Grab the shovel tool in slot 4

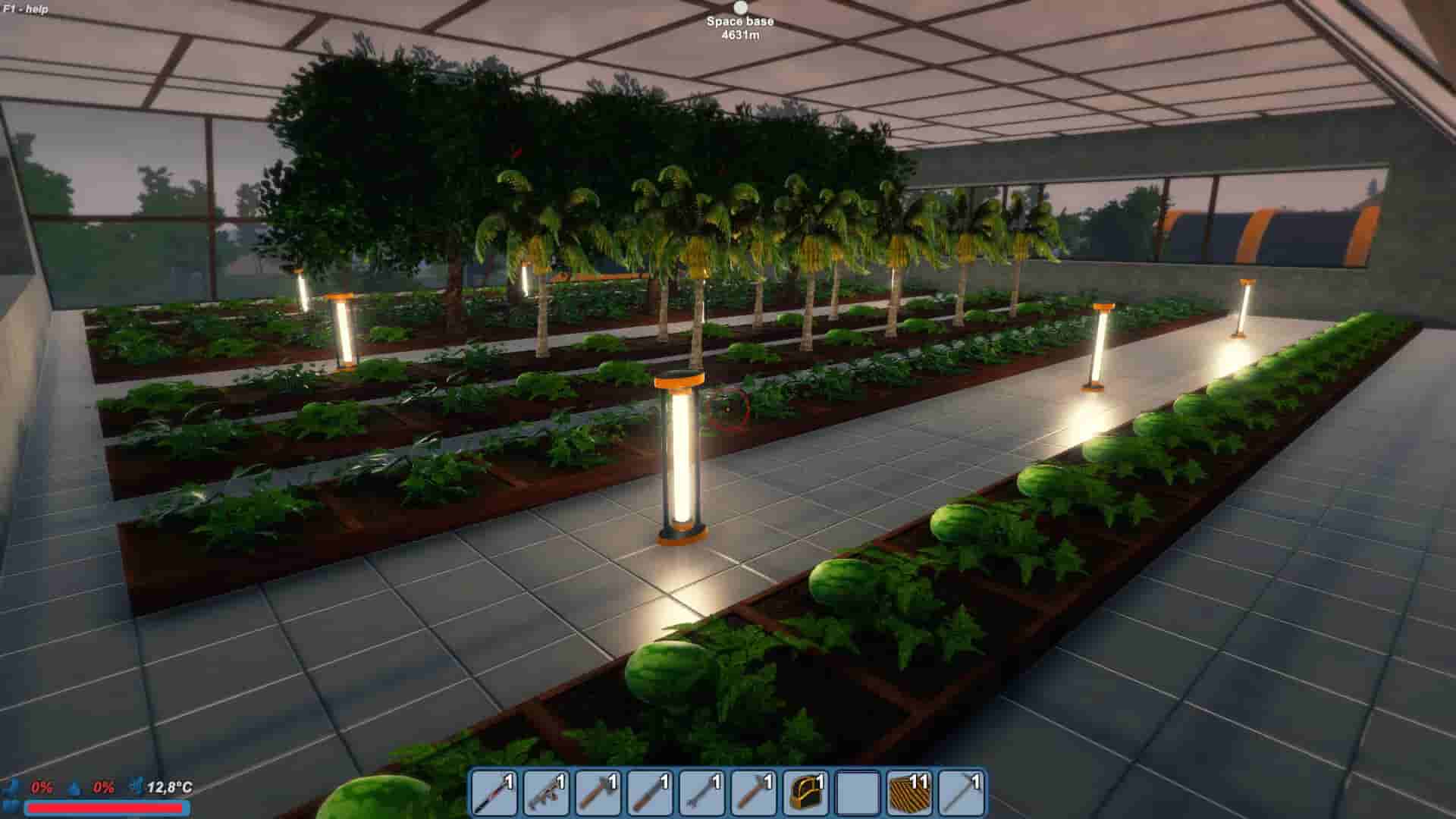[651, 792]
